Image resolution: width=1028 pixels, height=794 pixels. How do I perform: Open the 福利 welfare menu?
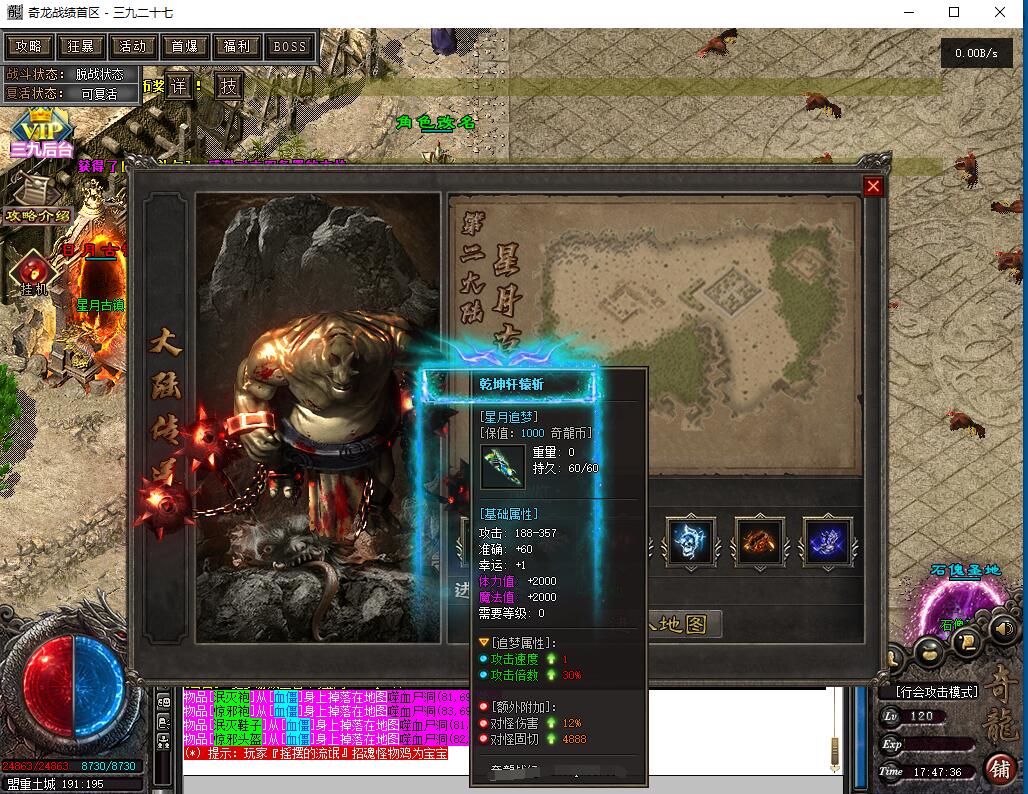click(237, 46)
